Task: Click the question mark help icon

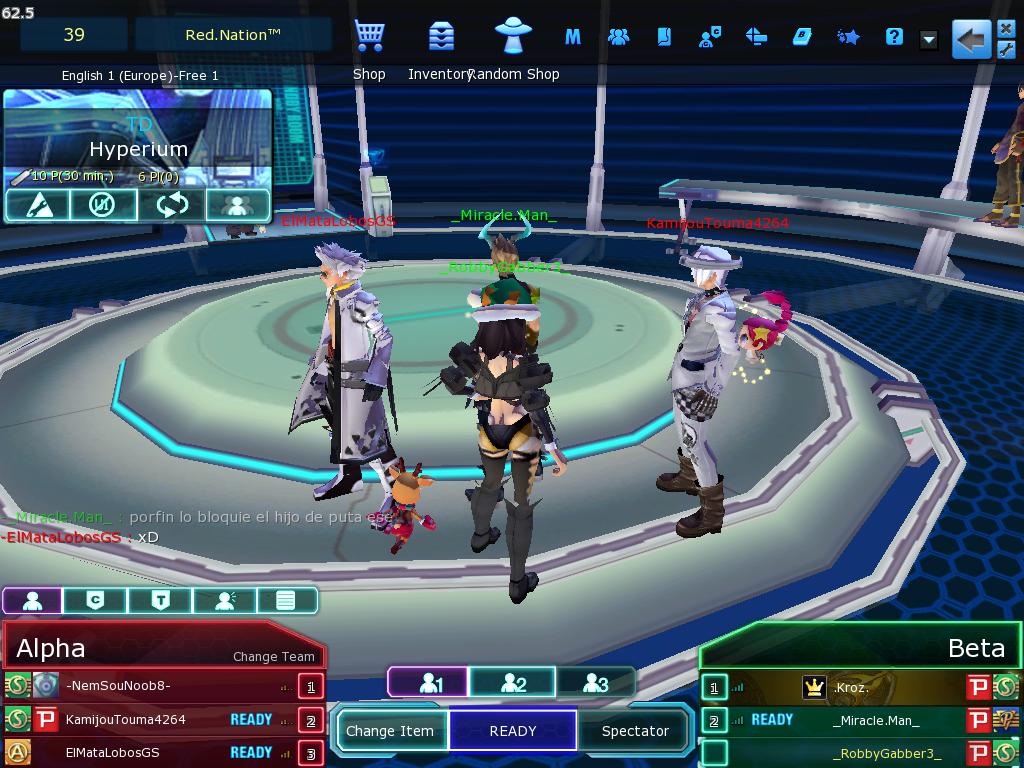Action: tap(894, 38)
